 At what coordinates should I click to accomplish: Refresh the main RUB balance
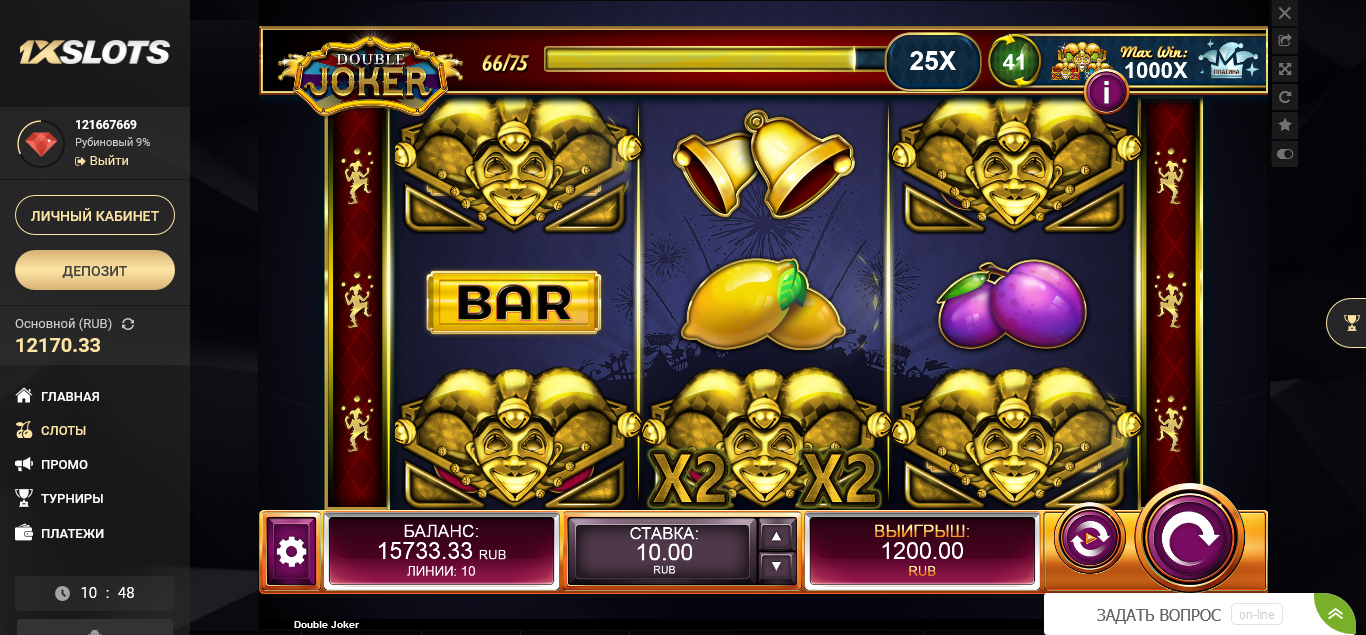(128, 324)
